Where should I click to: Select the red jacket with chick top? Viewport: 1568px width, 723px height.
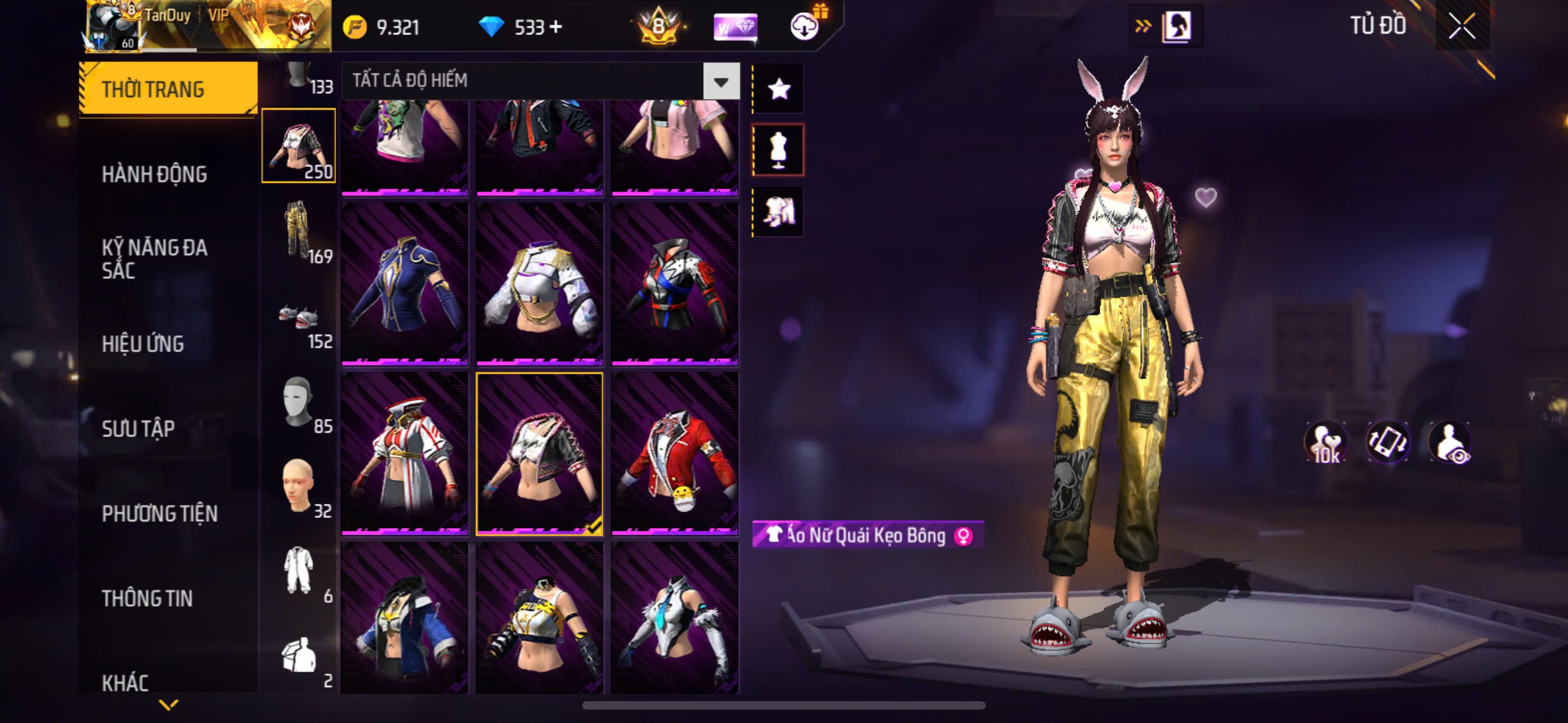pos(675,454)
